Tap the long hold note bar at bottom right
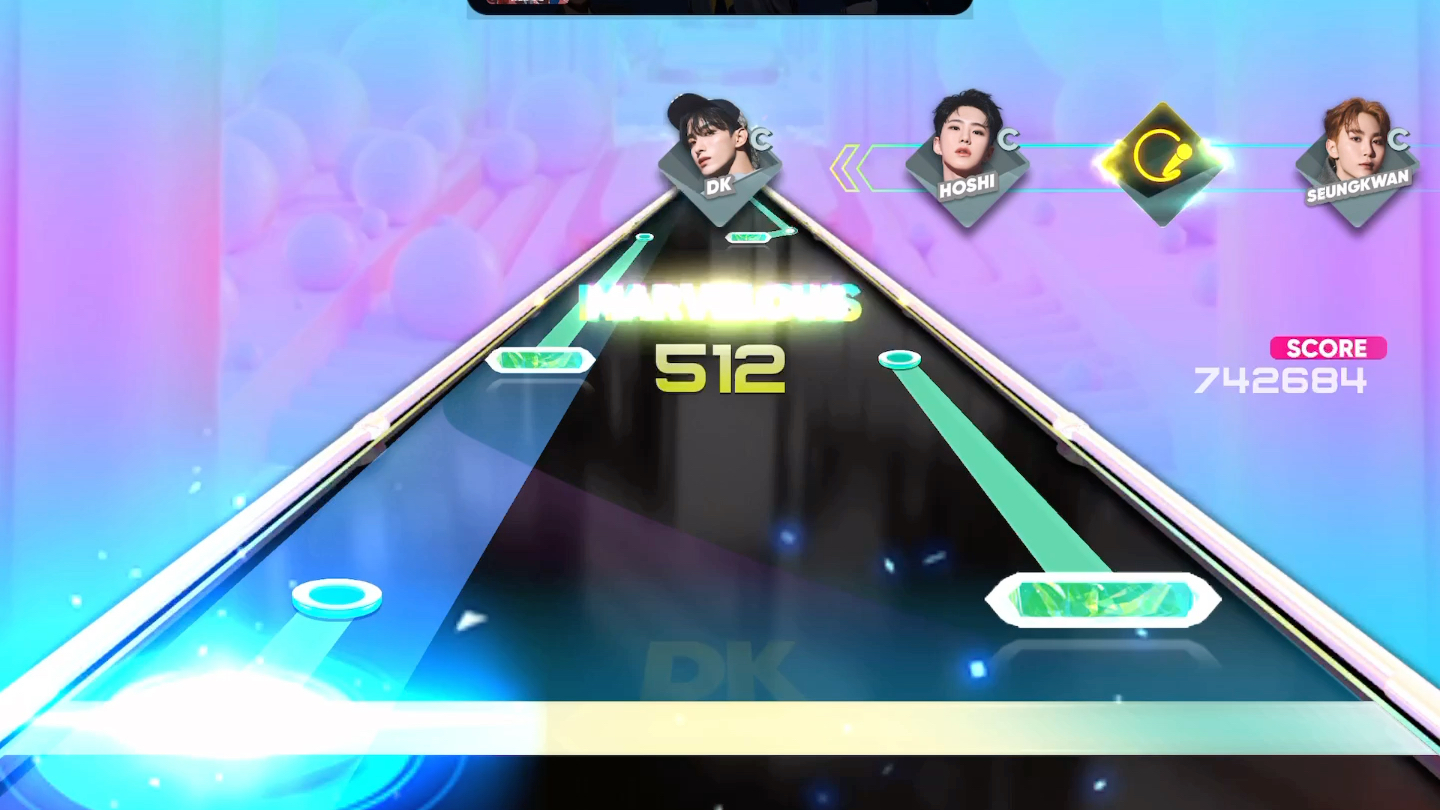Screen dimensions: 1440x810 pyautogui.click(x=1100, y=599)
